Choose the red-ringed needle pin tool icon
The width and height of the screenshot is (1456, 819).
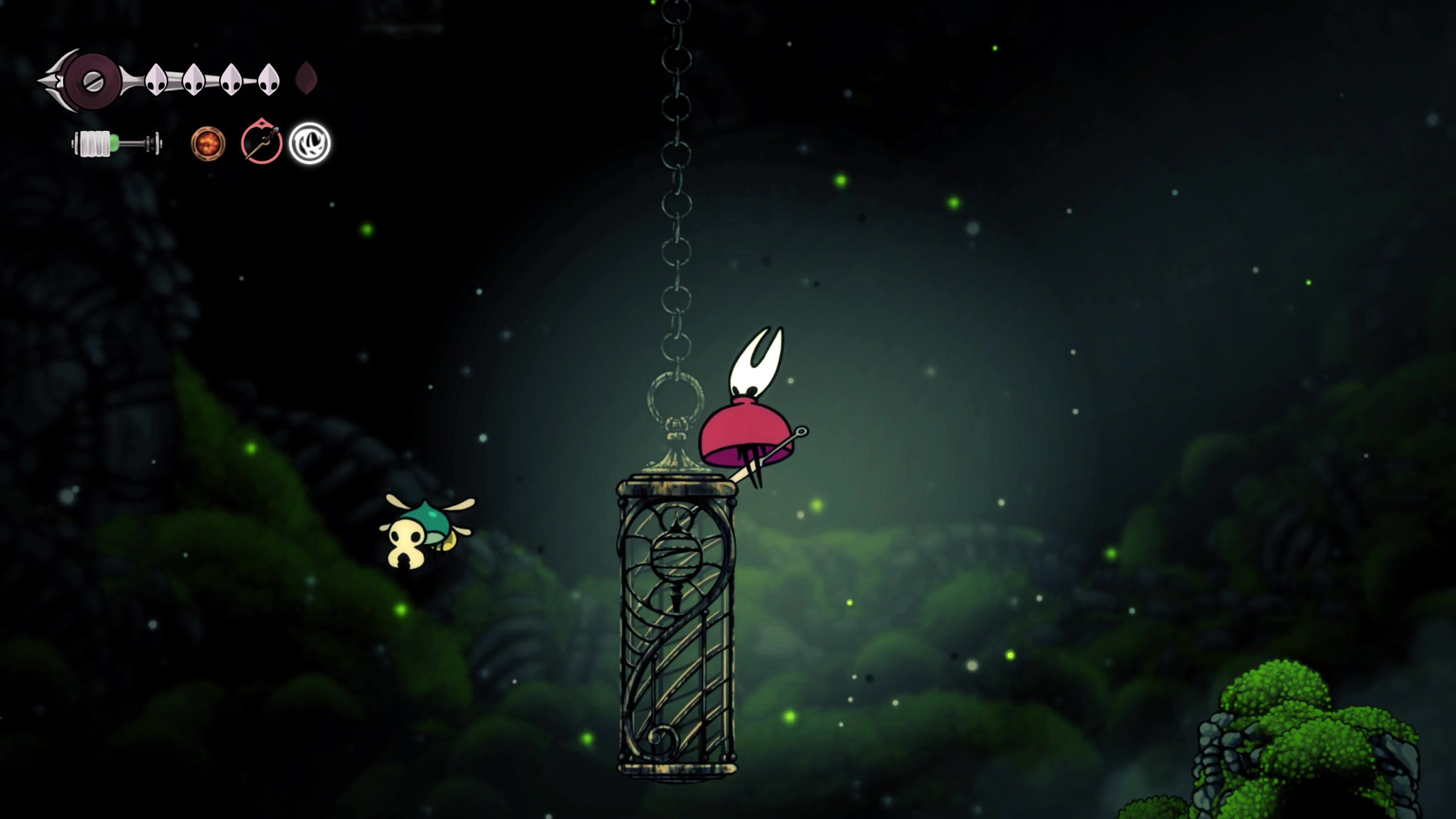pos(262,143)
